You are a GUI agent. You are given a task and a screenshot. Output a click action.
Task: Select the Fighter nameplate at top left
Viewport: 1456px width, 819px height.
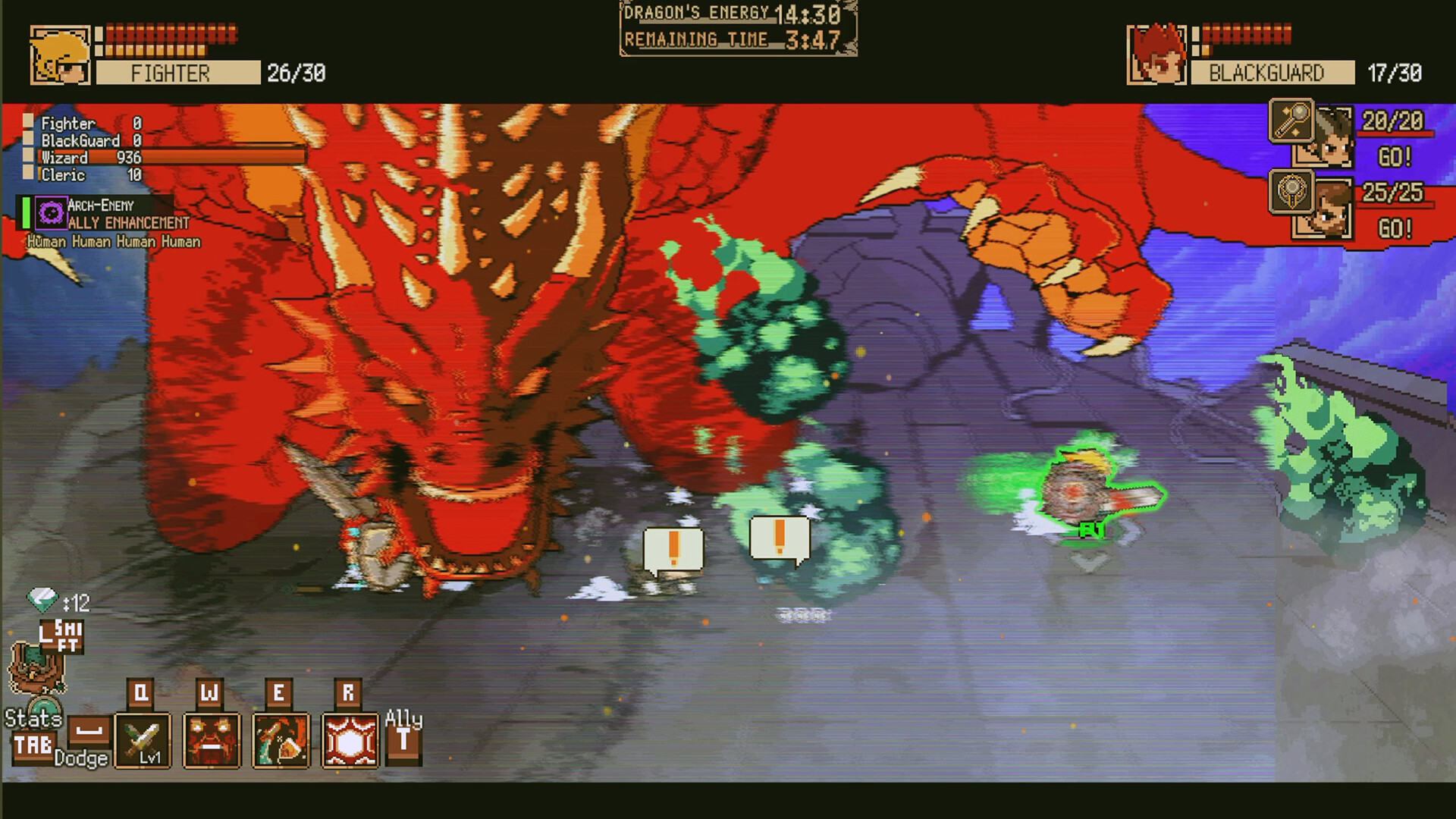coord(176,74)
